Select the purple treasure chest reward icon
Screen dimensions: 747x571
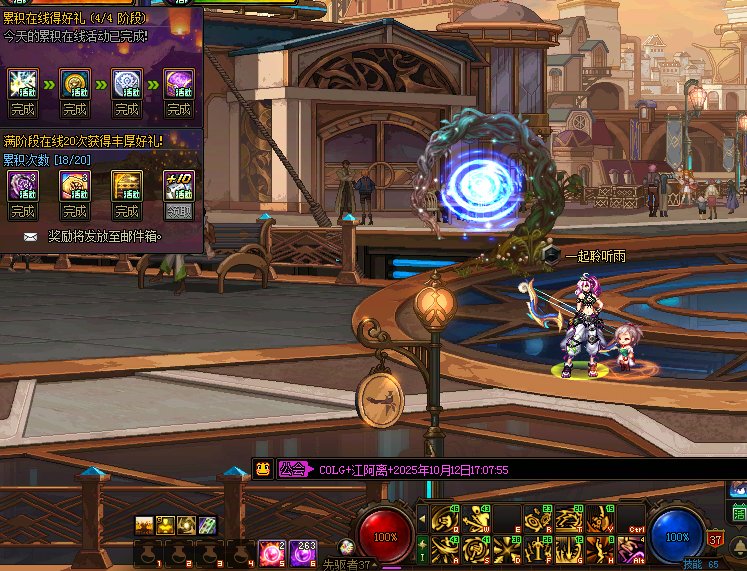pyautogui.click(x=178, y=83)
